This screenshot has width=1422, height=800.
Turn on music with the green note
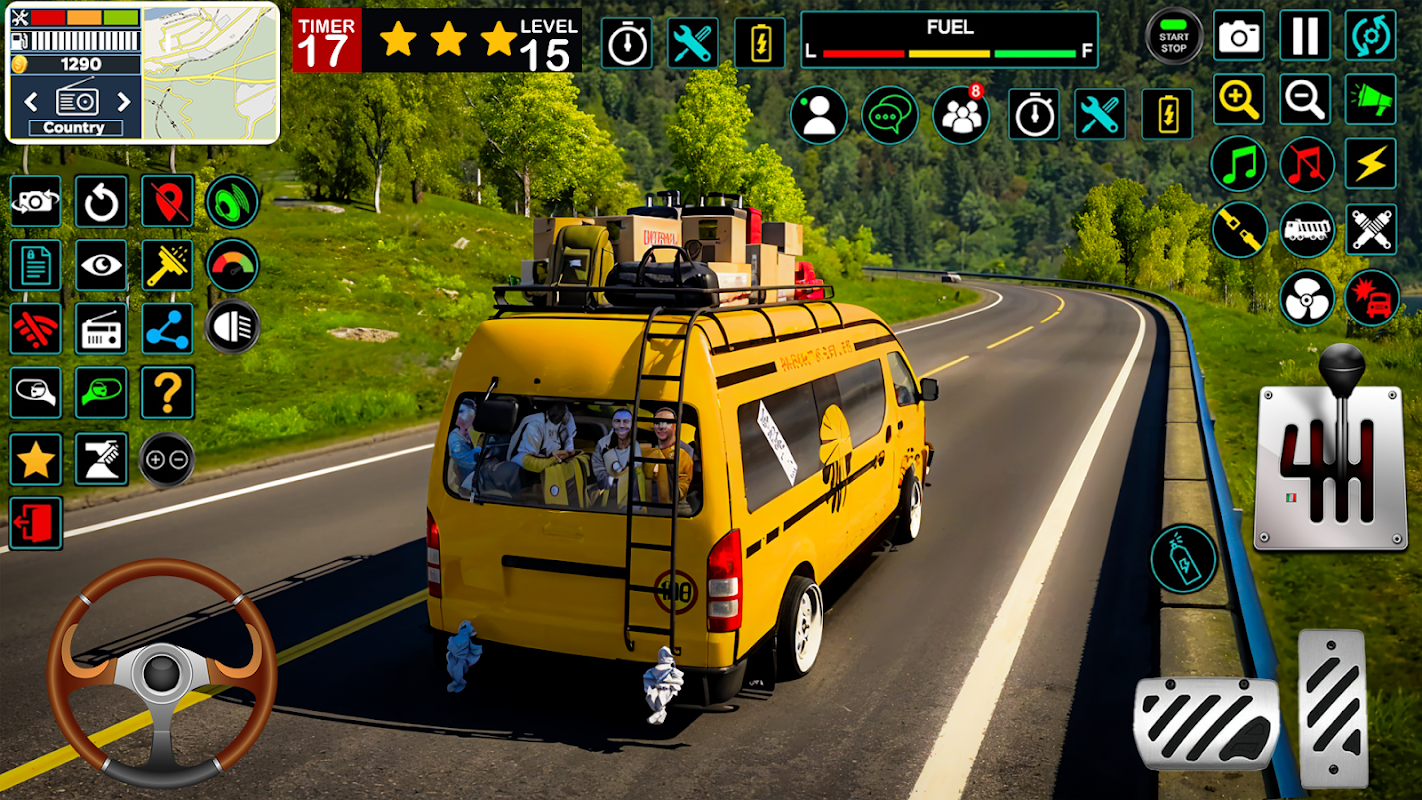tap(1239, 164)
